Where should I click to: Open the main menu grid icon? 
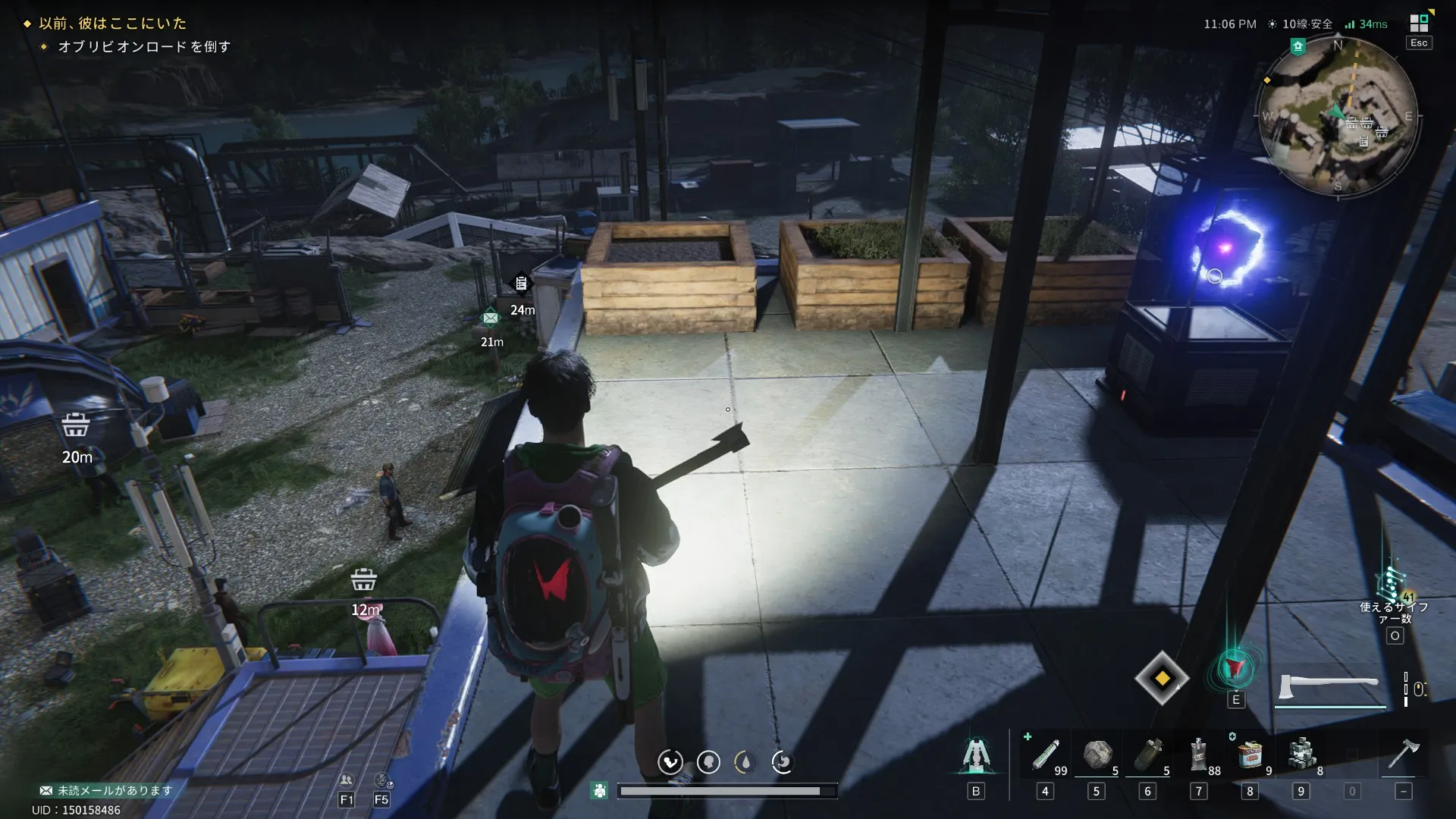[1419, 23]
